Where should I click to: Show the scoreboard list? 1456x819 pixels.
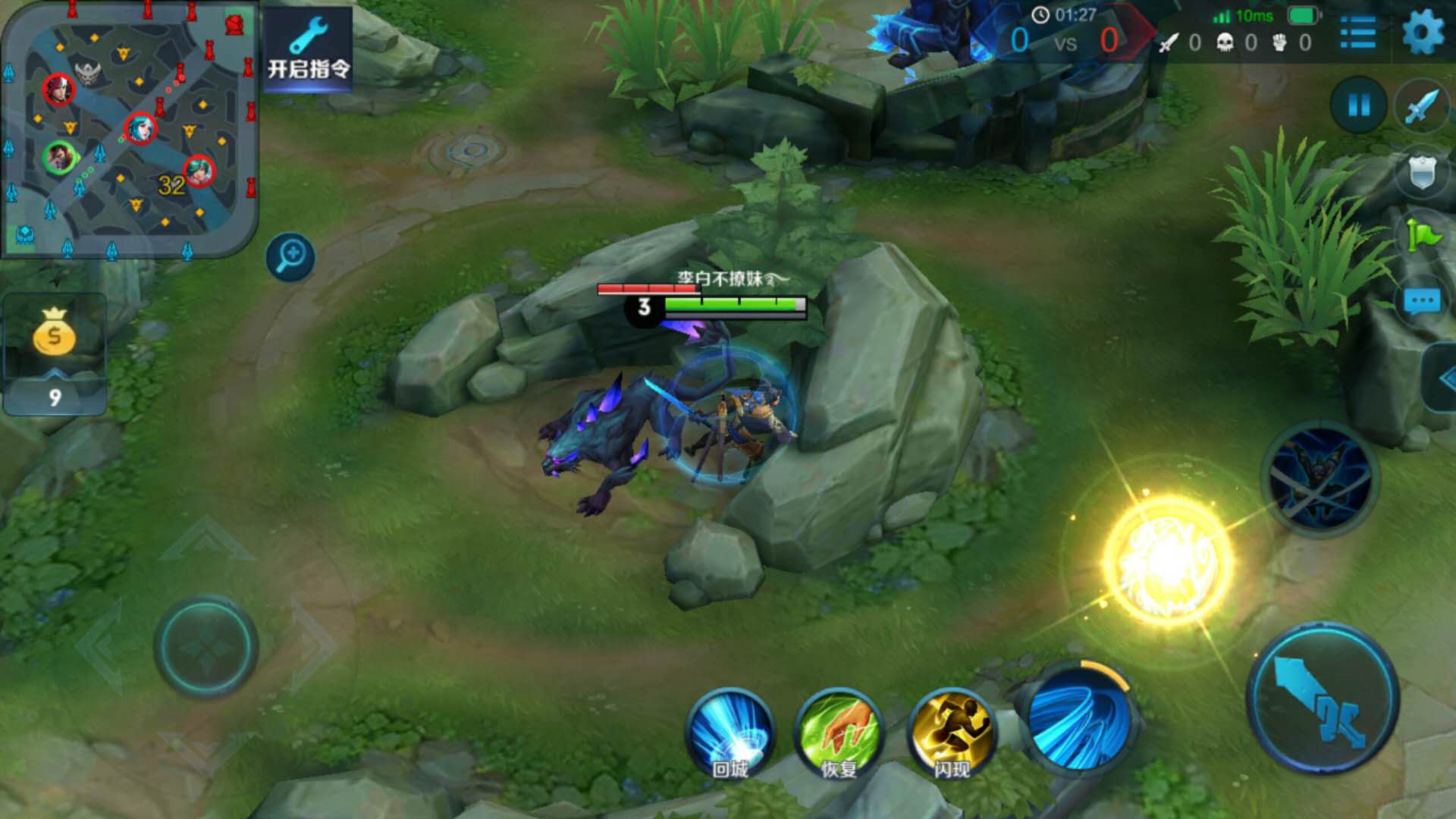pyautogui.click(x=1357, y=33)
